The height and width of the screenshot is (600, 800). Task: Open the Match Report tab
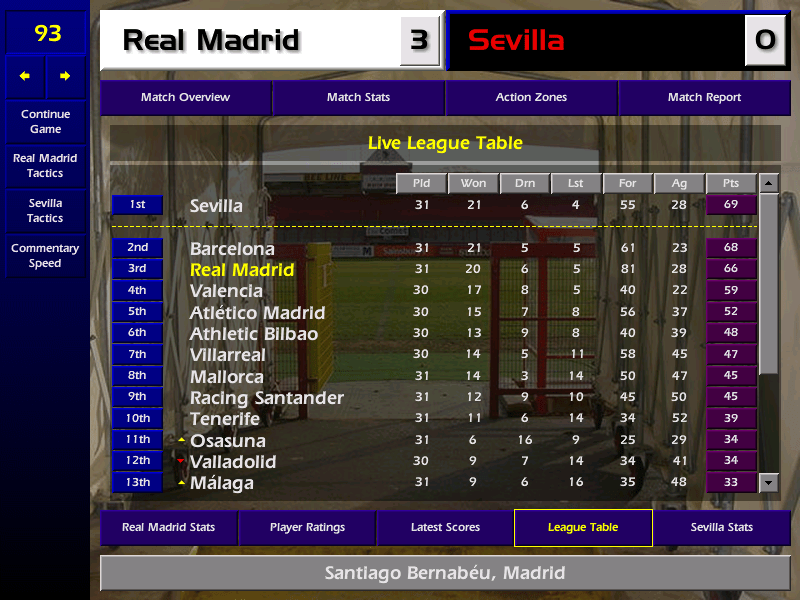(x=704, y=98)
